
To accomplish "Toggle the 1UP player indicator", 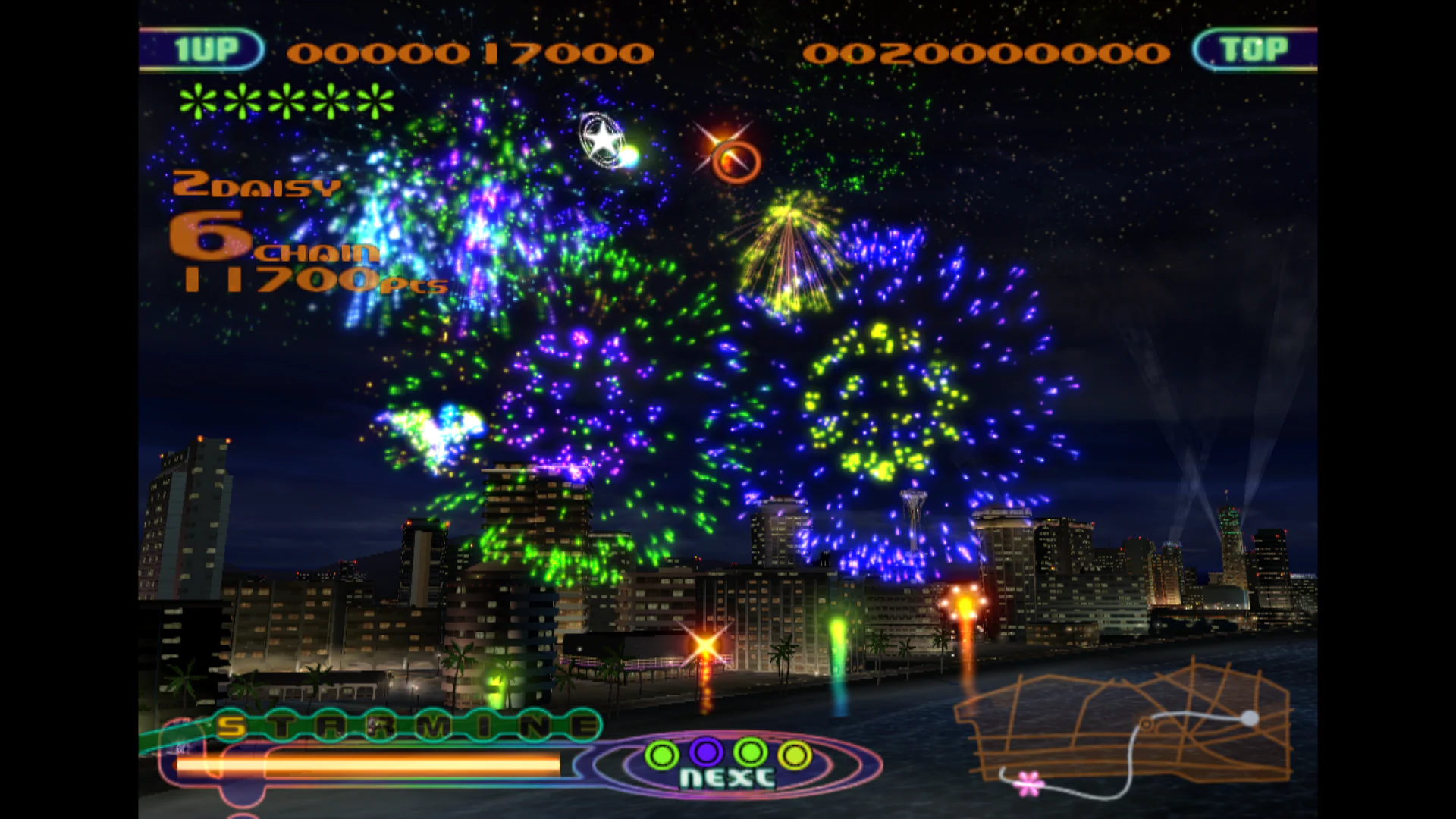I will tap(206, 48).
